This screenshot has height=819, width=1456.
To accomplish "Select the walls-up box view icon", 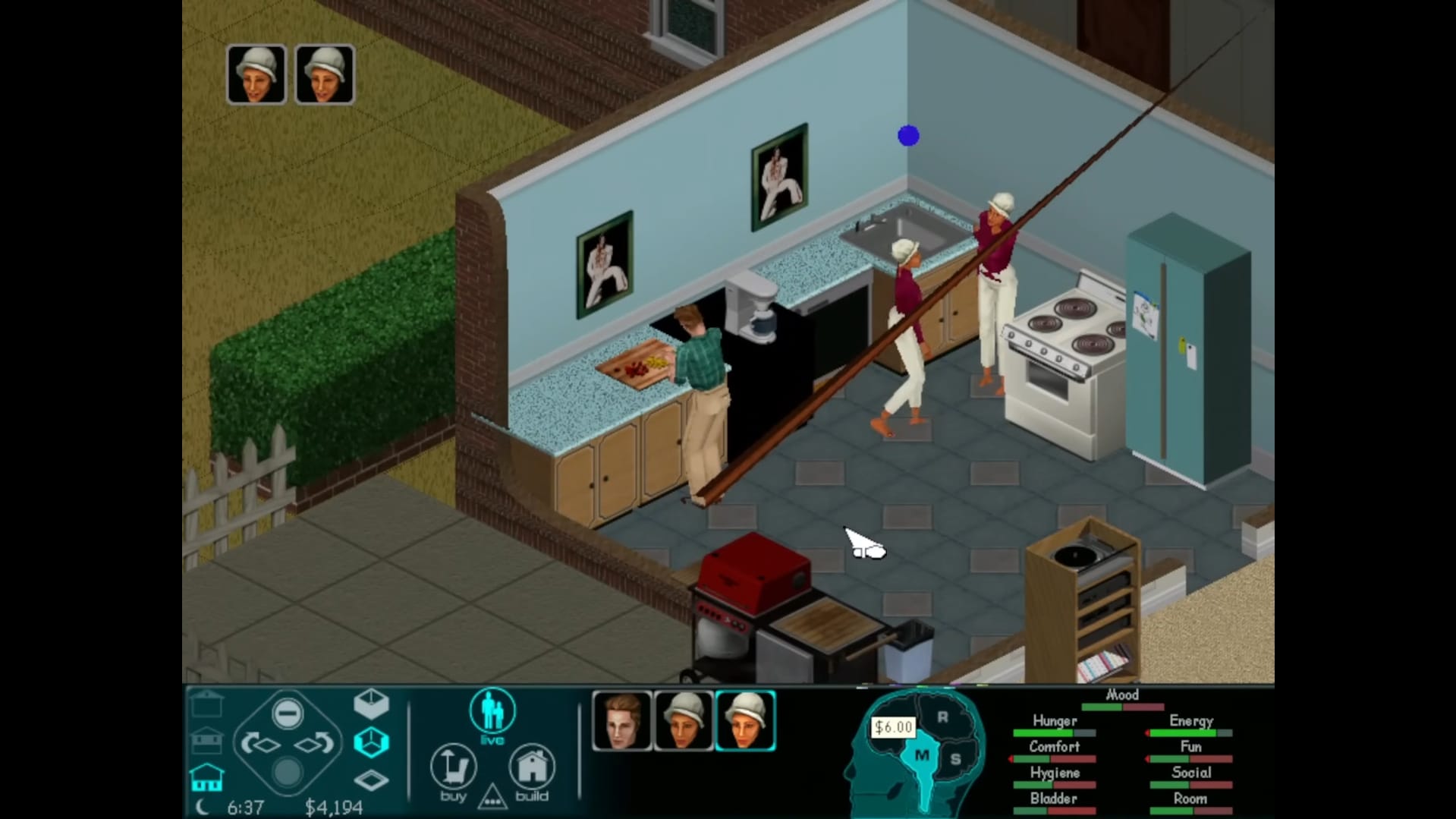I will click(371, 704).
